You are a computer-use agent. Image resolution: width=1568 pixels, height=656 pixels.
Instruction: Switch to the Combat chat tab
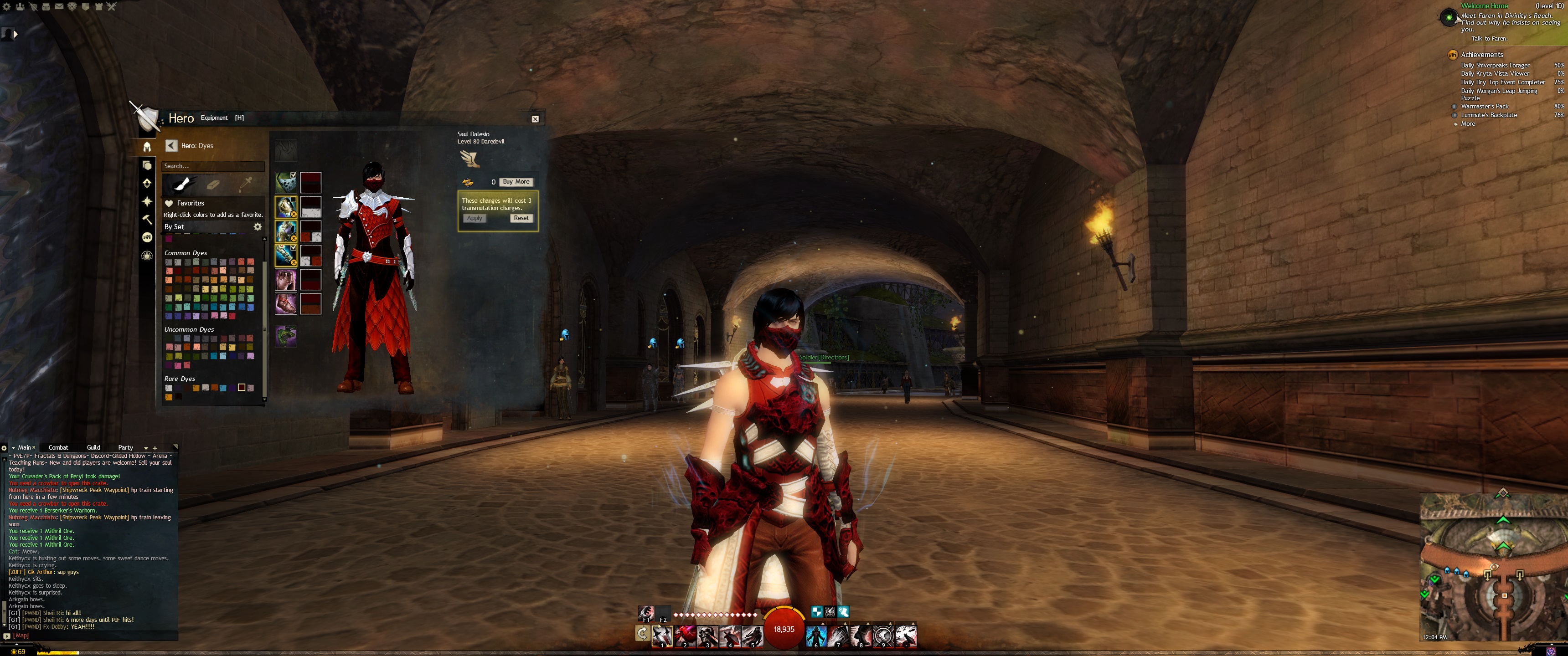58,447
